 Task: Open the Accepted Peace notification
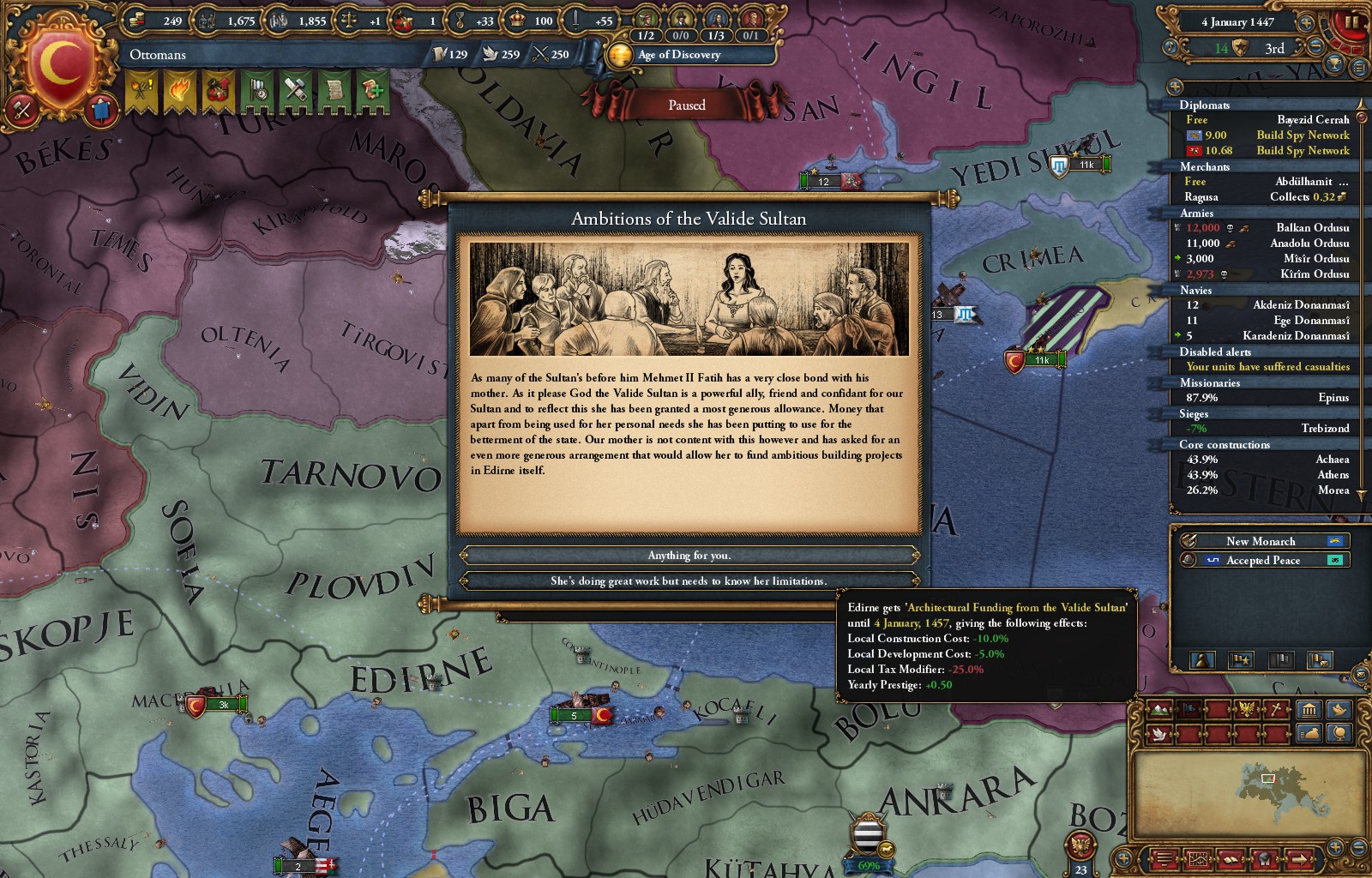point(1262,560)
